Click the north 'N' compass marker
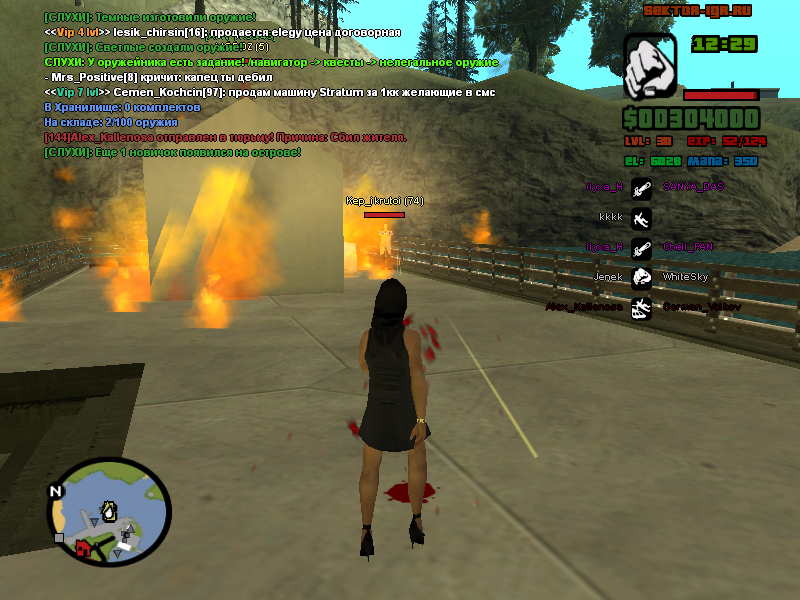The width and height of the screenshot is (800, 600). coord(56,491)
